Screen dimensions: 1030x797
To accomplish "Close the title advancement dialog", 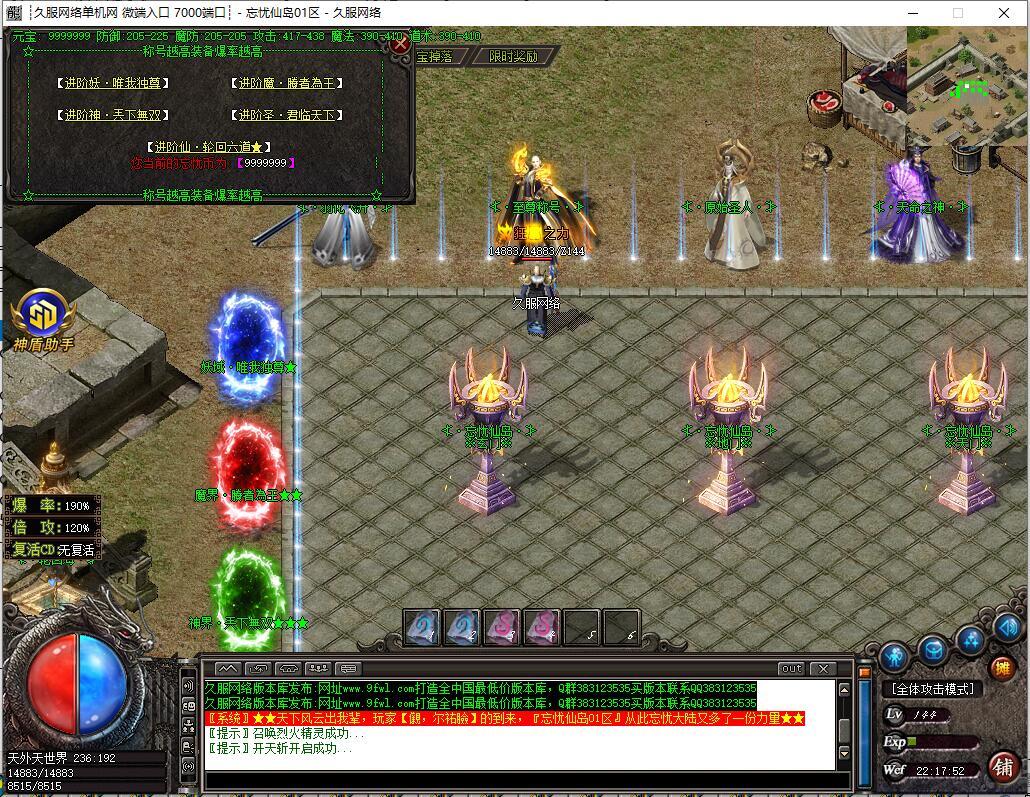I will coord(400,44).
